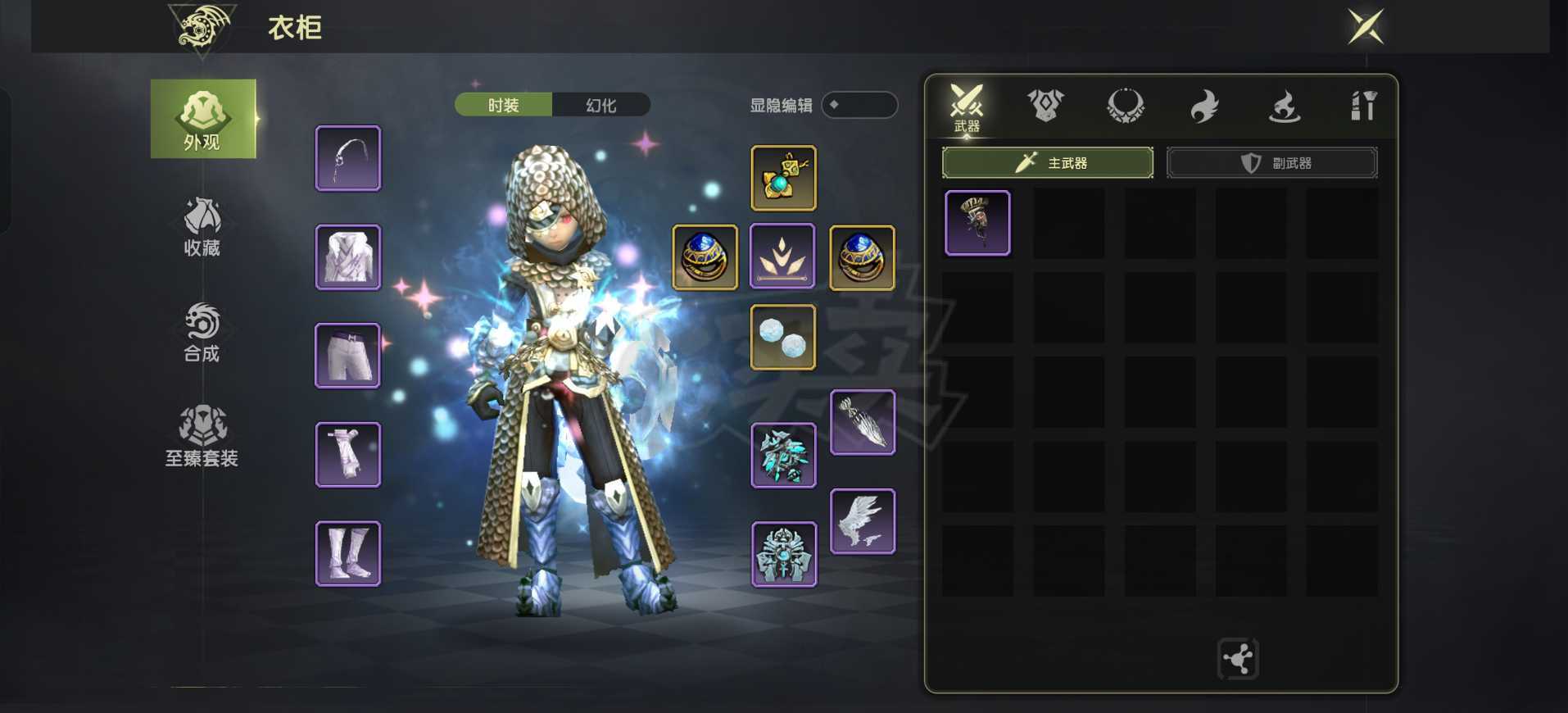The height and width of the screenshot is (713, 1568).
Task: Open the 合成 synthesis section
Action: pos(202,332)
